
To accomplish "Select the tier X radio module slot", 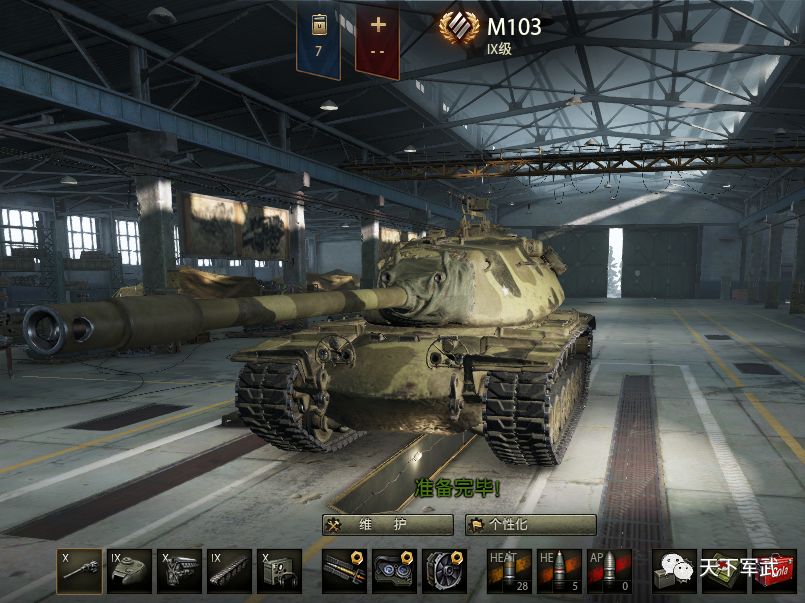I will coord(279,571).
